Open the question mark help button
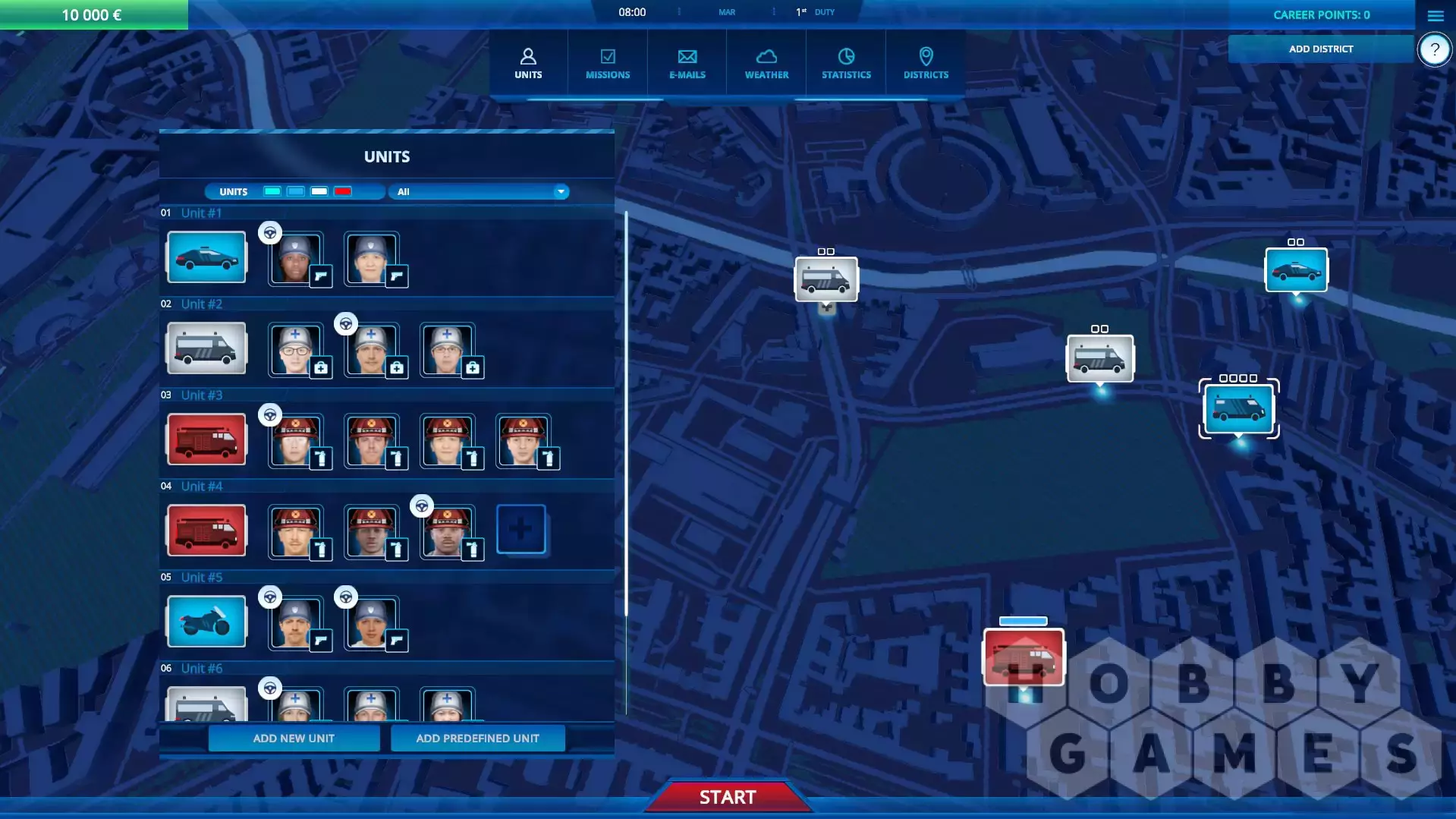Image resolution: width=1456 pixels, height=819 pixels. coord(1434,50)
